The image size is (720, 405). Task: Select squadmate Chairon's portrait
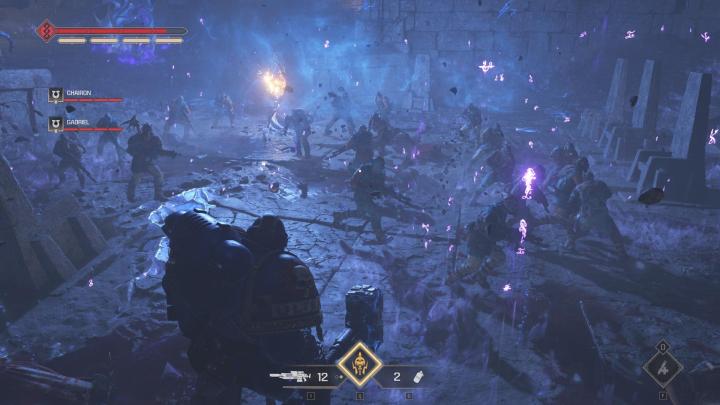coord(56,95)
